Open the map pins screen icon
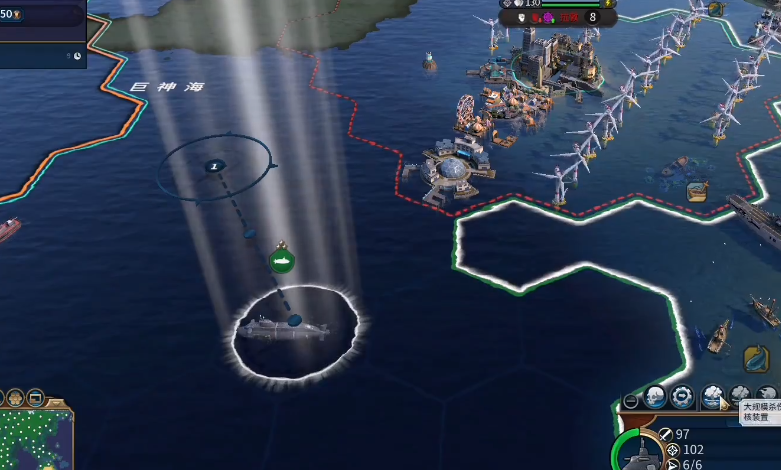Screen dimensions: 781x470 (x=36, y=397)
